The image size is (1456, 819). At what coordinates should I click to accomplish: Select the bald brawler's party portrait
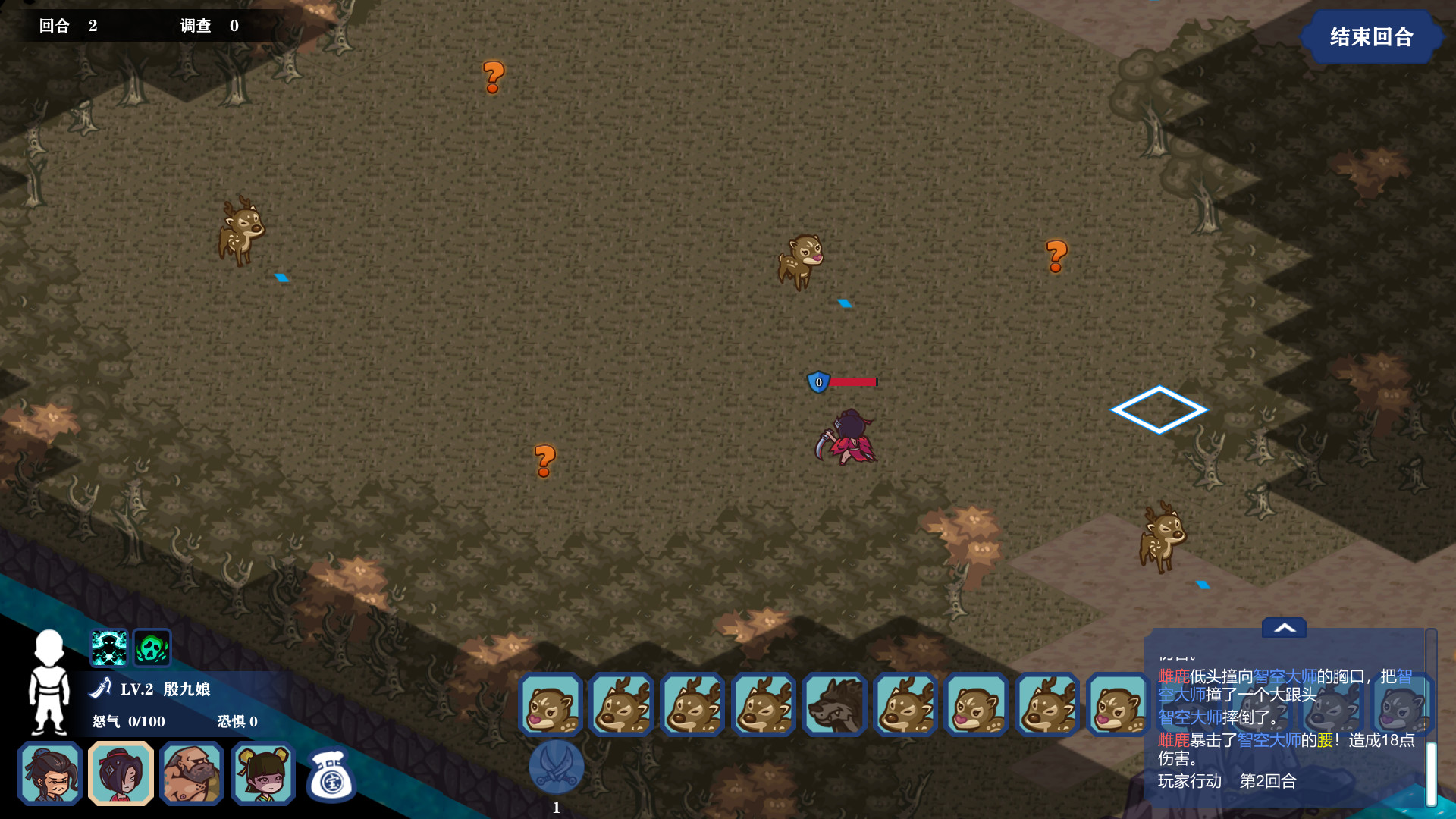pos(192,773)
